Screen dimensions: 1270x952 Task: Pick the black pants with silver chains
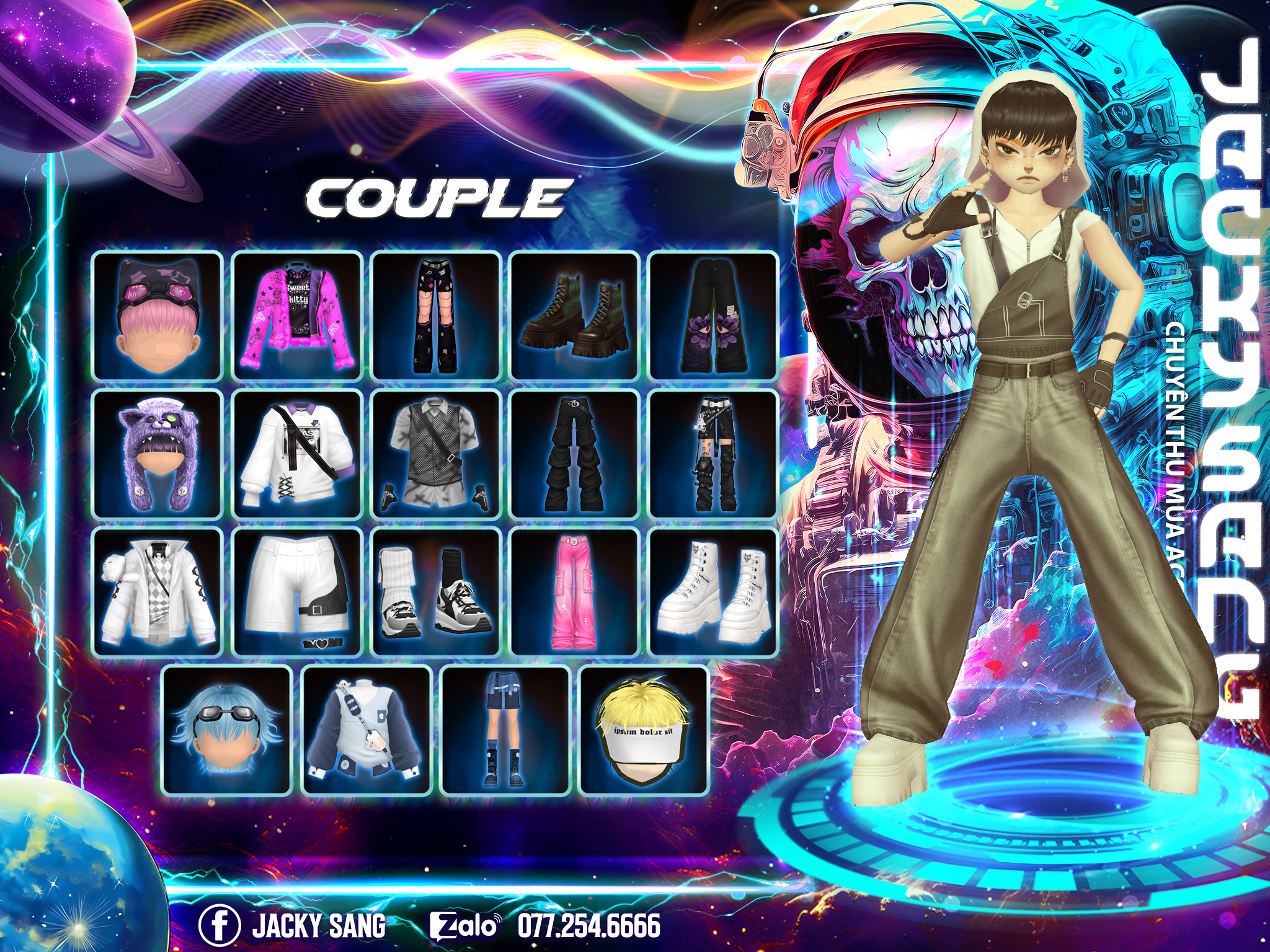click(714, 454)
